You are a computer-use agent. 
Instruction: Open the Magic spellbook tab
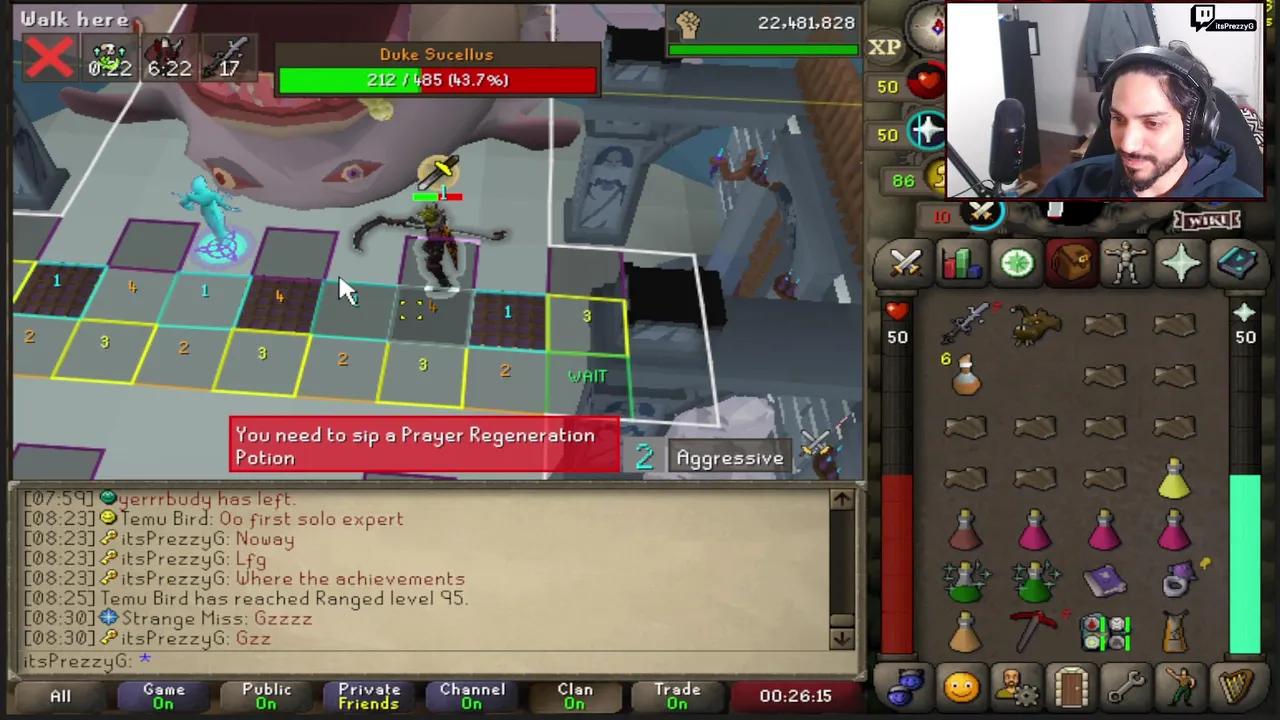pyautogui.click(x=1238, y=262)
